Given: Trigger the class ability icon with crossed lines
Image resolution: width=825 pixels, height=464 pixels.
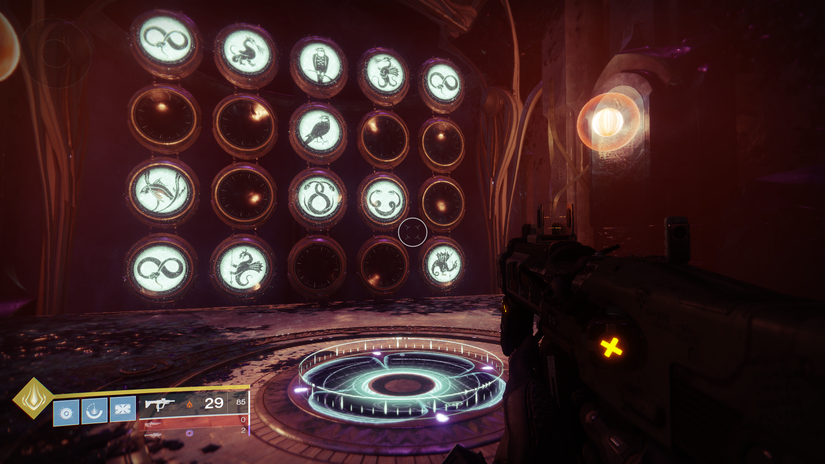Looking at the screenshot, I should (122, 409).
